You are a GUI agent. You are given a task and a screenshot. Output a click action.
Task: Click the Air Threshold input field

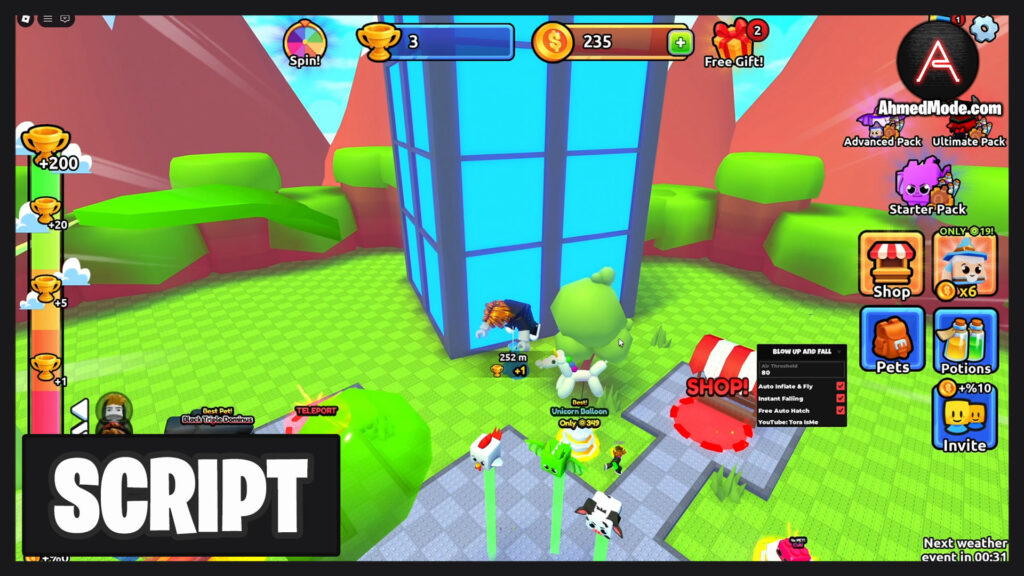coord(800,372)
